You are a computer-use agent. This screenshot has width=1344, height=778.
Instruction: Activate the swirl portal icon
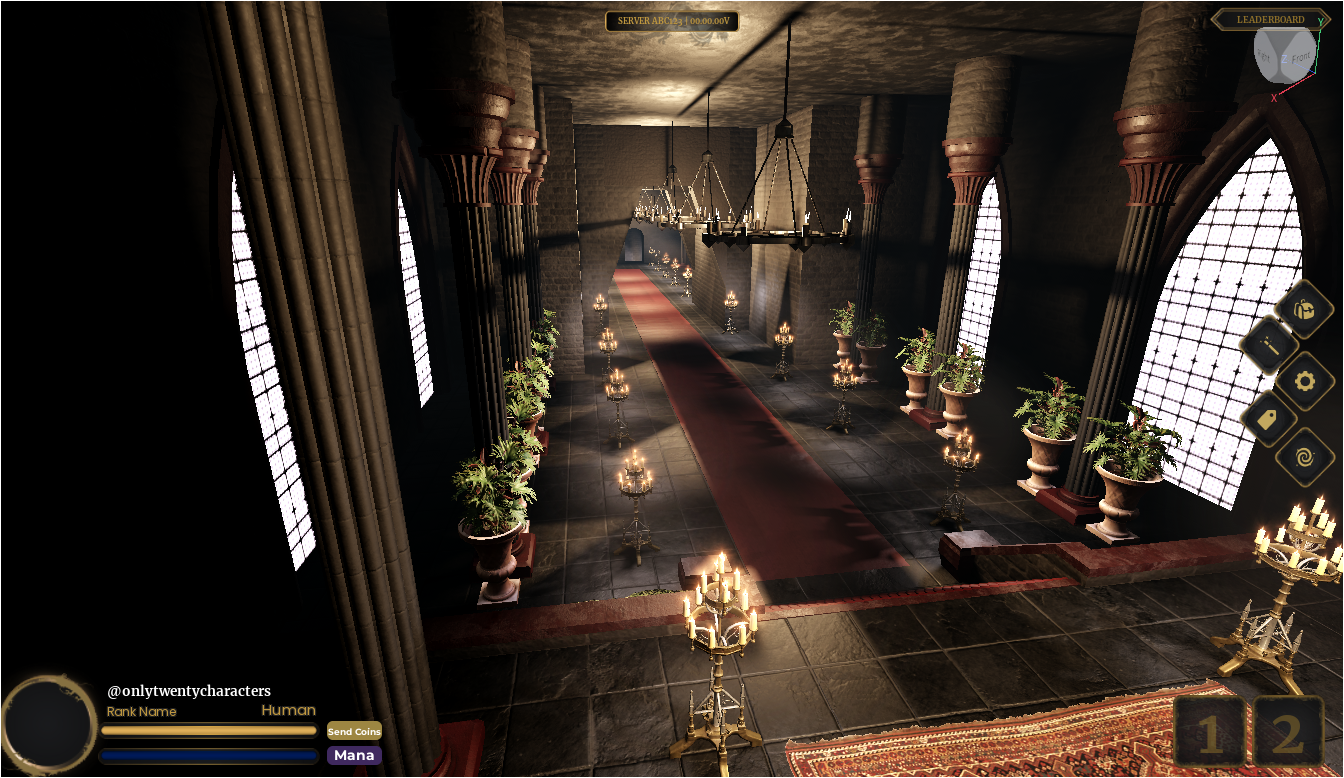pos(1304,457)
